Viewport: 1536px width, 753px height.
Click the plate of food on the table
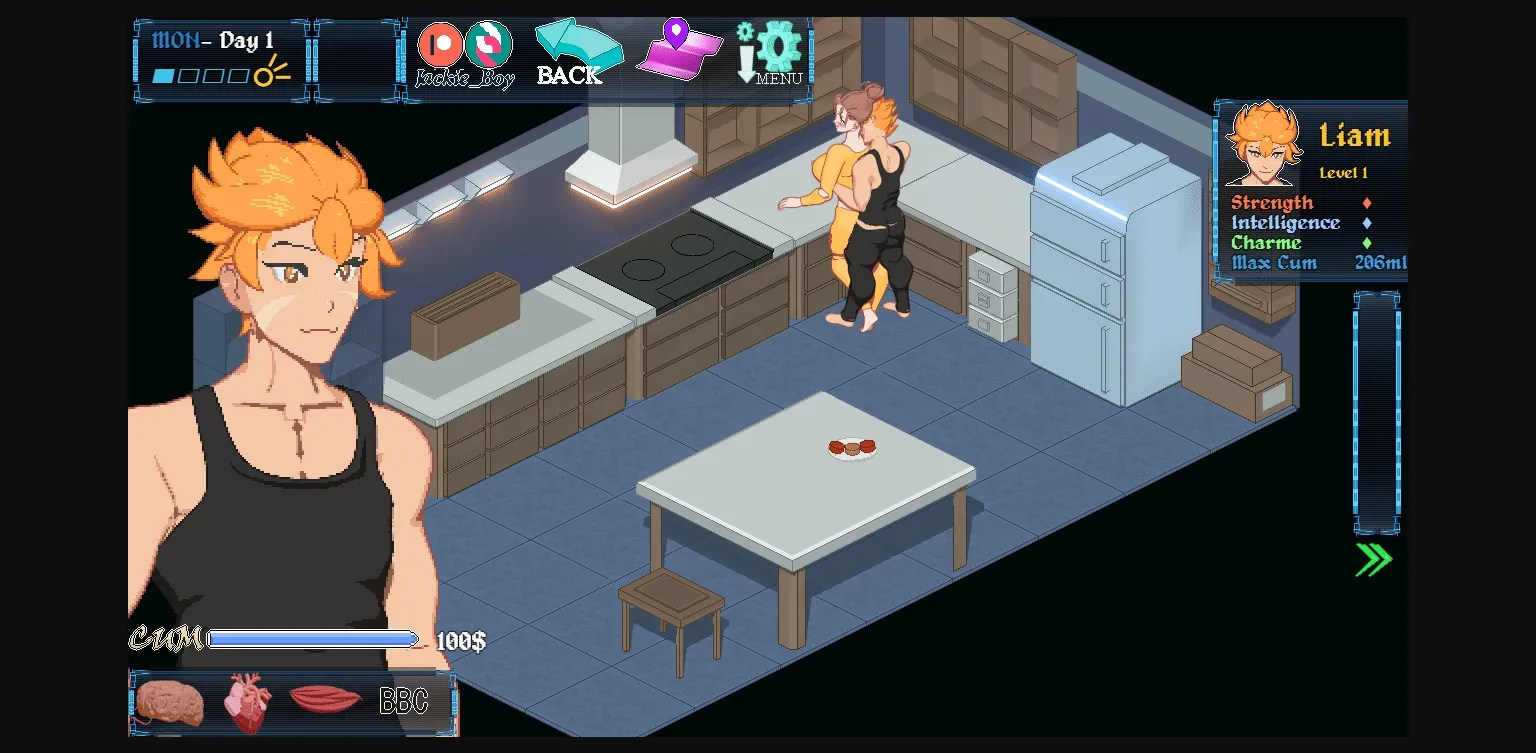point(853,447)
